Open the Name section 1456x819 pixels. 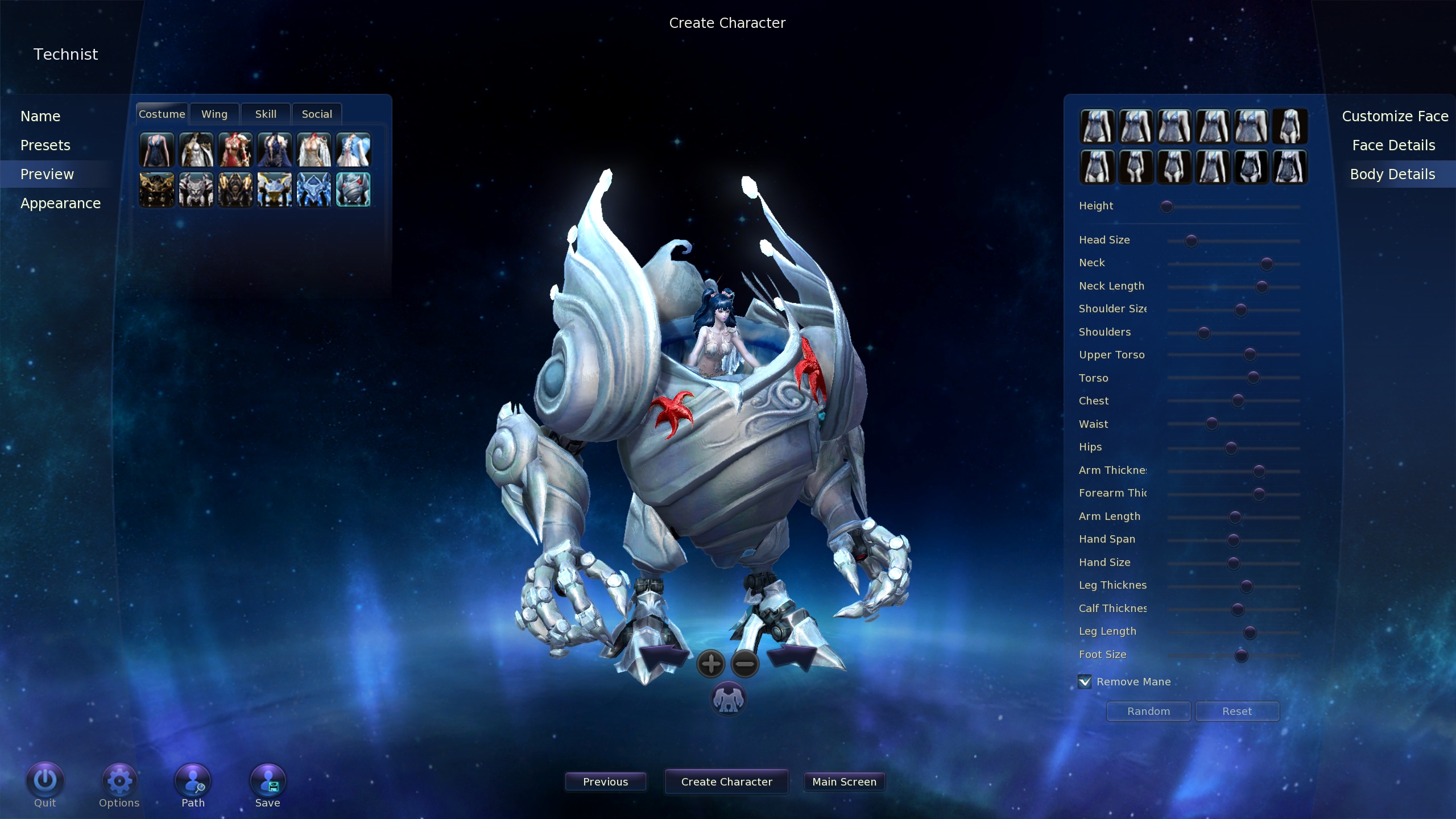[x=40, y=117]
